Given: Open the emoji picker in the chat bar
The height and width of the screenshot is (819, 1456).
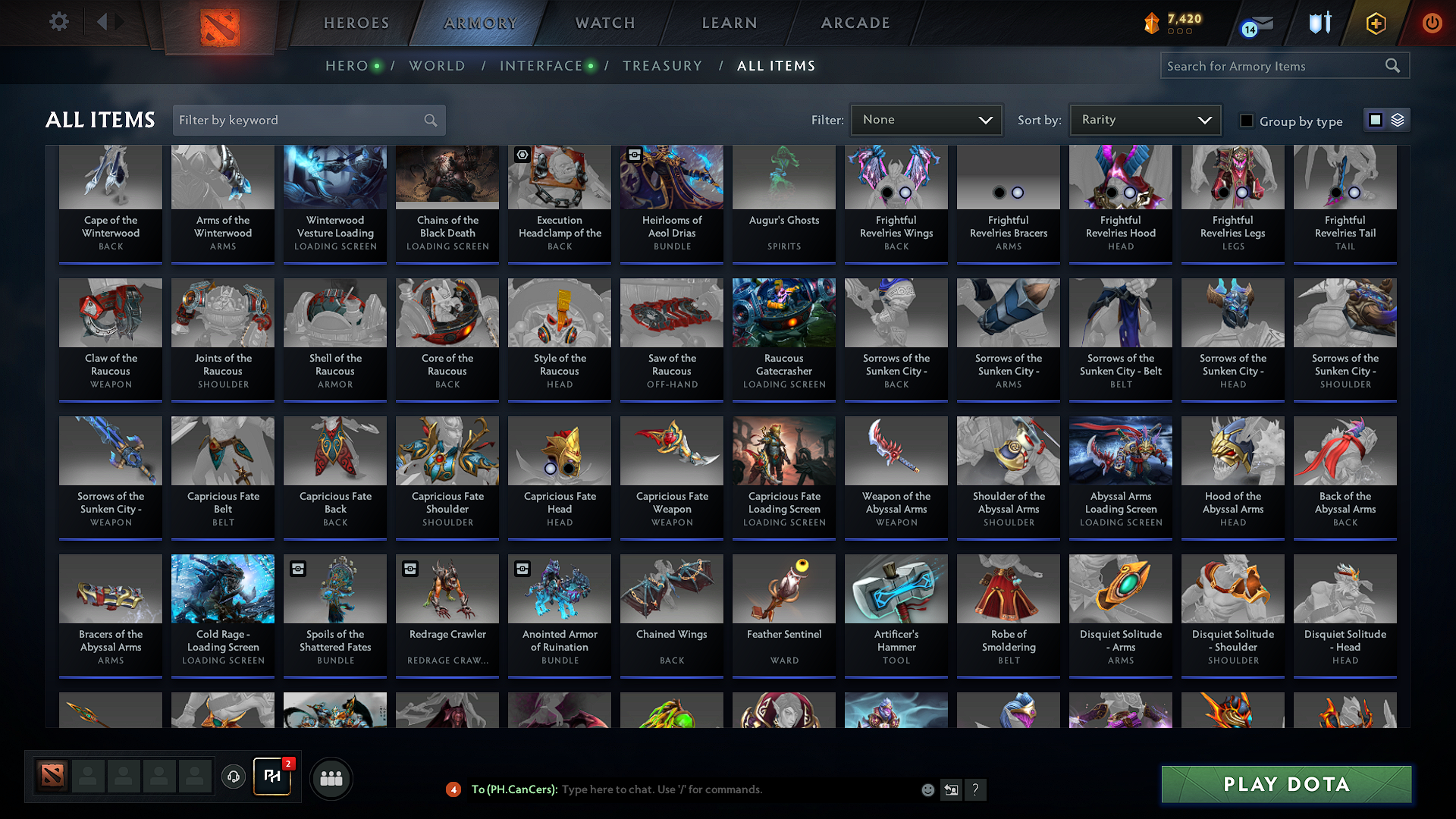Looking at the screenshot, I should (x=927, y=789).
